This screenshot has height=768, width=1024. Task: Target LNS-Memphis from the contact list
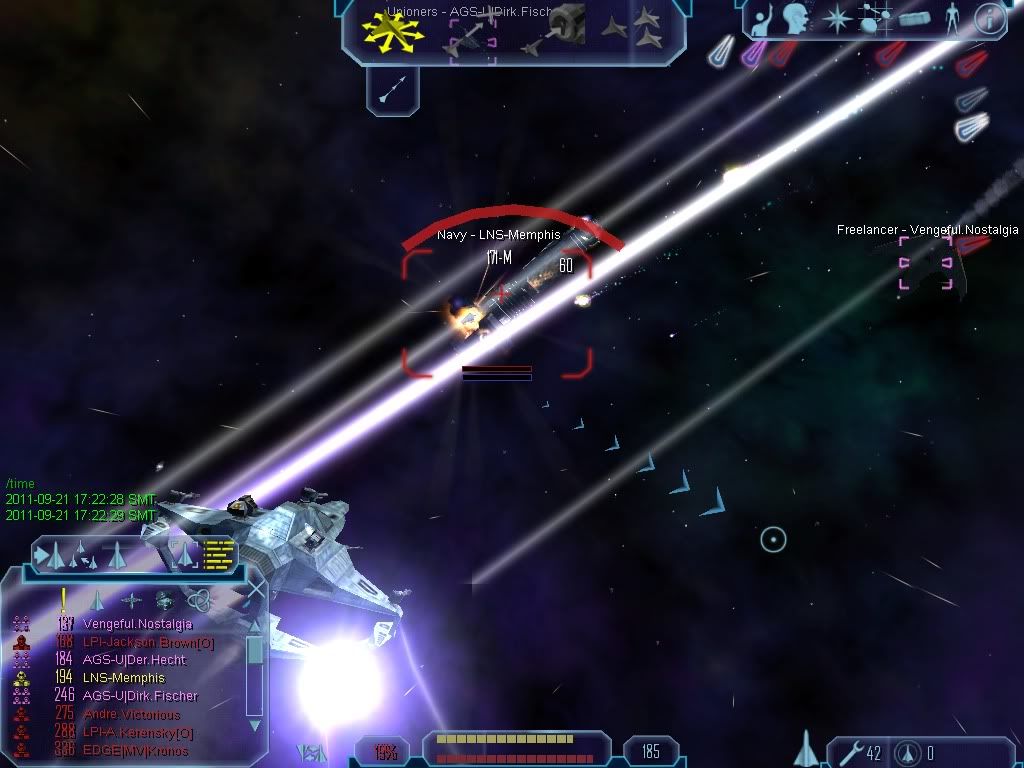click(124, 678)
